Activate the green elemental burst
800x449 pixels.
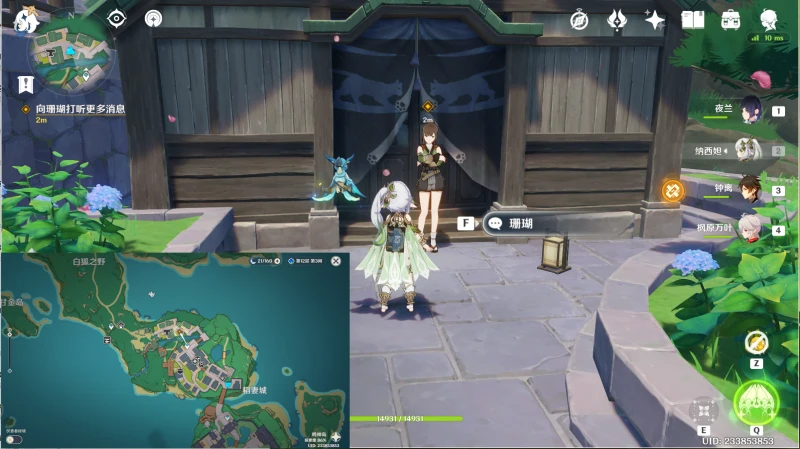pyautogui.click(x=758, y=404)
